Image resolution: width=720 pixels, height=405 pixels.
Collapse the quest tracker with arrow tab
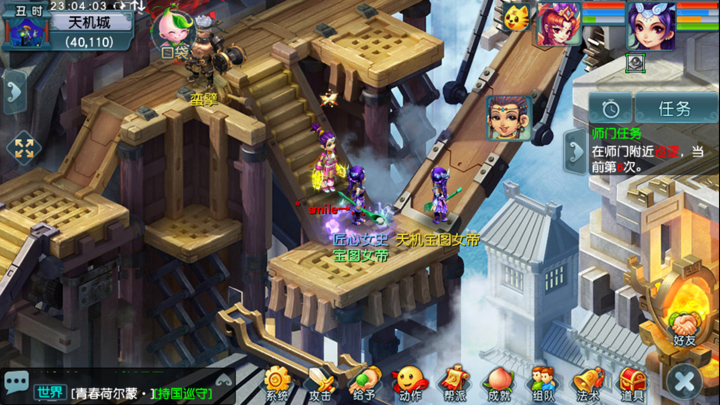point(576,151)
